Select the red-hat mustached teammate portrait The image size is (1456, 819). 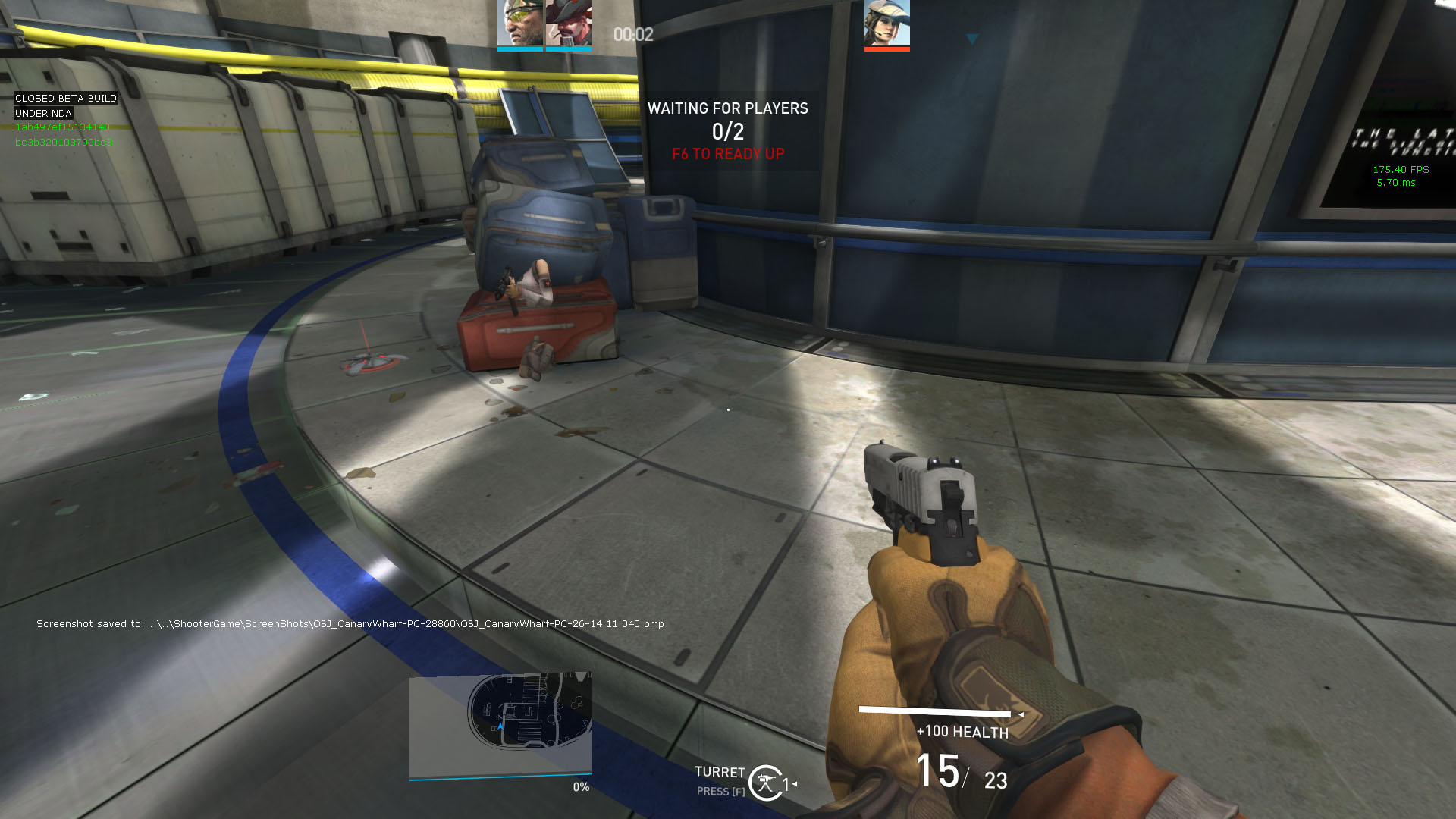(569, 24)
